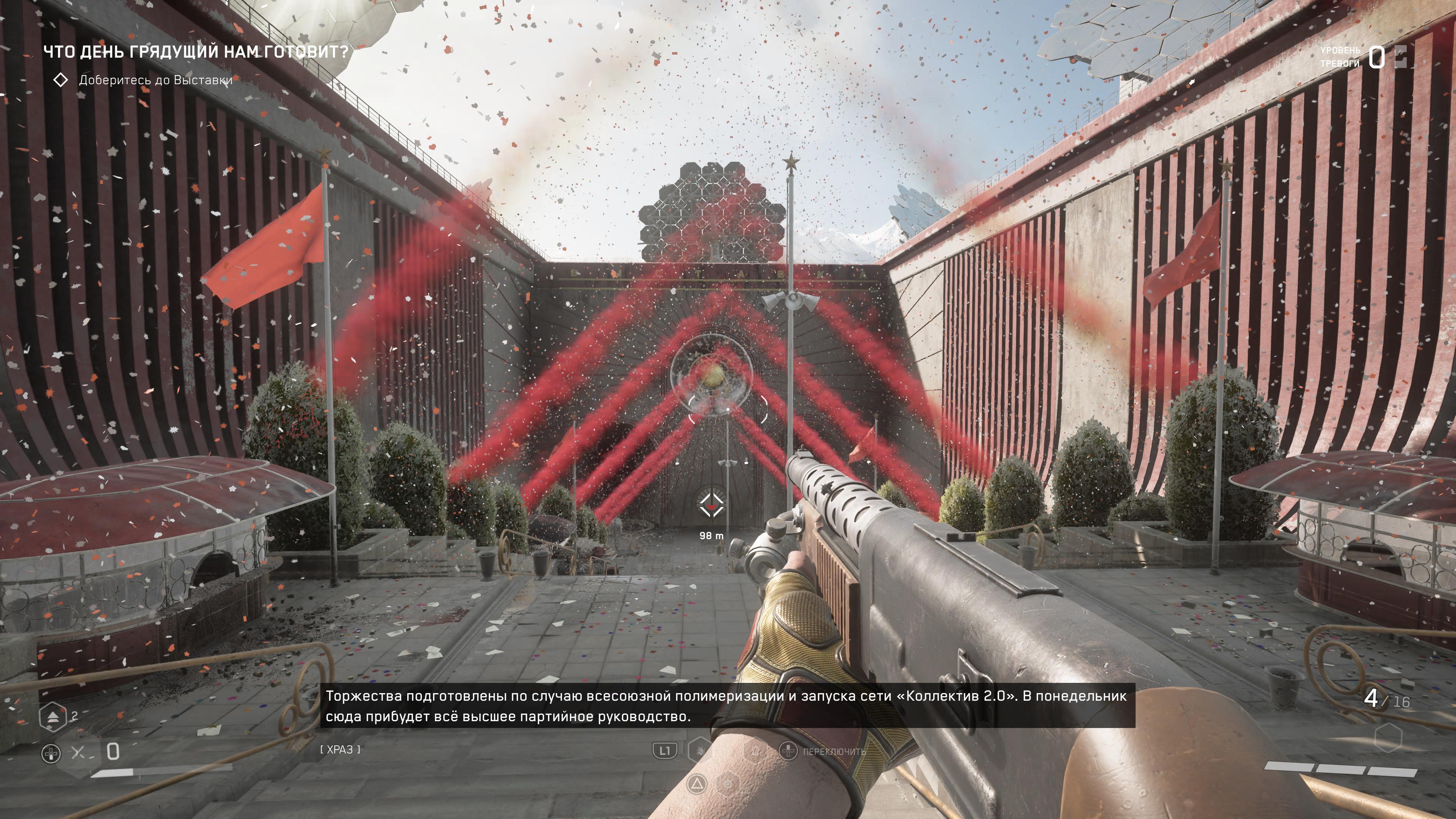Click the diamond waypoint marker above 98 m
This screenshot has height=819, width=1456.
click(711, 505)
